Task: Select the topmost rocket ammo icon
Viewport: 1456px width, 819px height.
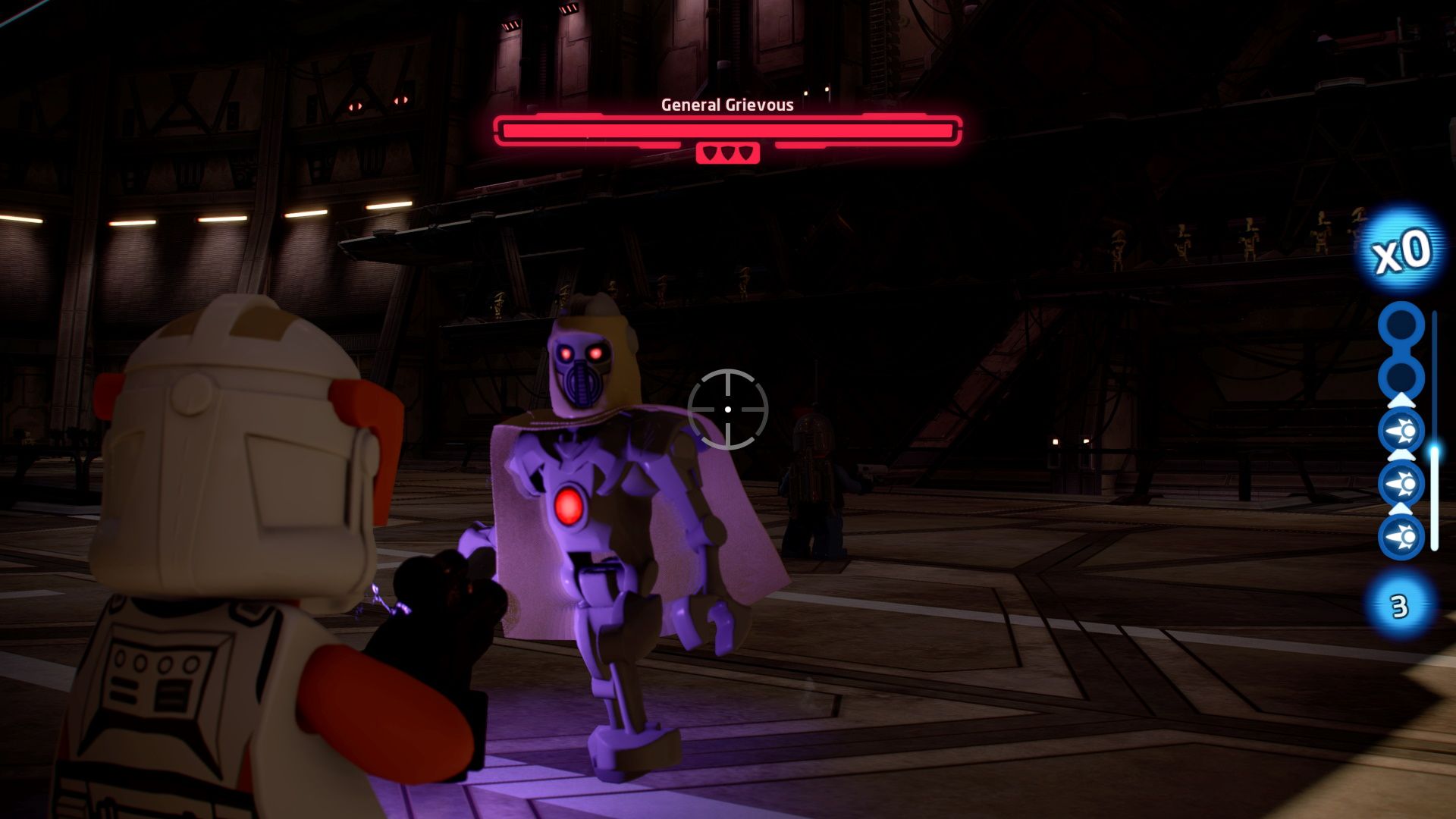Action: 1400,431
